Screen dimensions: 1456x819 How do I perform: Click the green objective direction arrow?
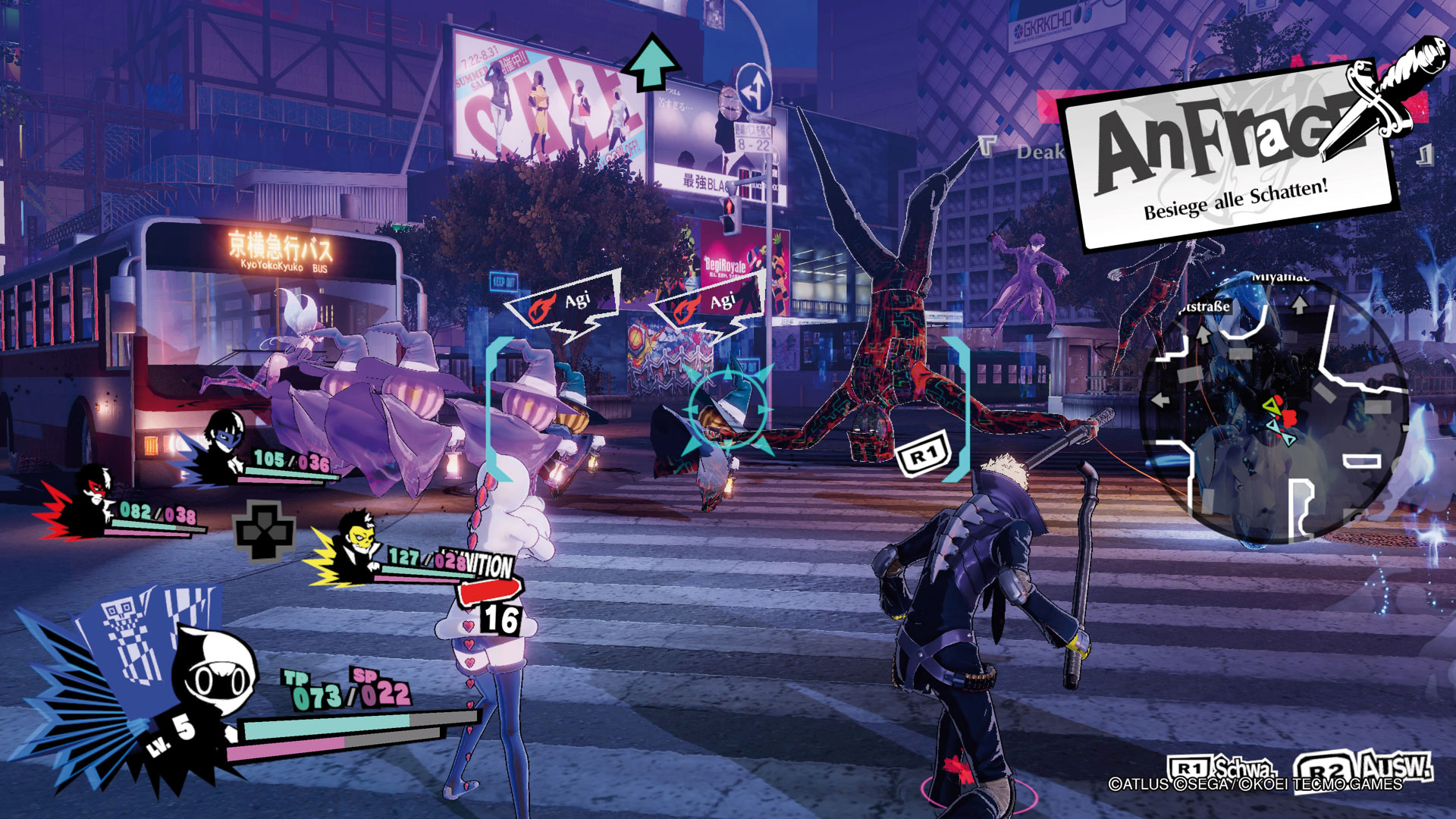point(651,62)
